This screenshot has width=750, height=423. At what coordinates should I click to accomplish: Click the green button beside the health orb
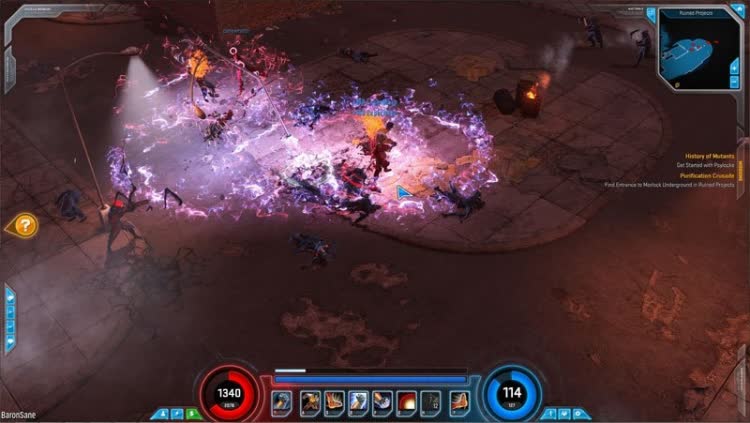click(x=192, y=413)
